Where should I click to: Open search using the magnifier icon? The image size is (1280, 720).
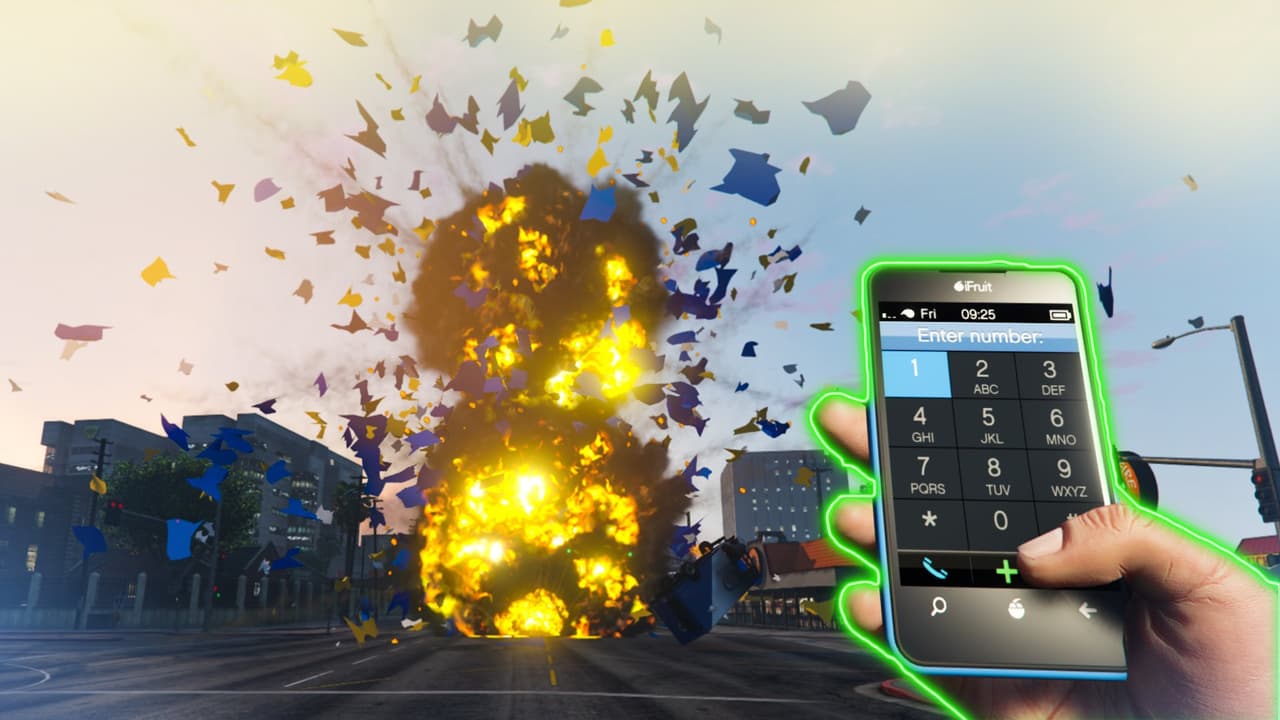coord(938,606)
